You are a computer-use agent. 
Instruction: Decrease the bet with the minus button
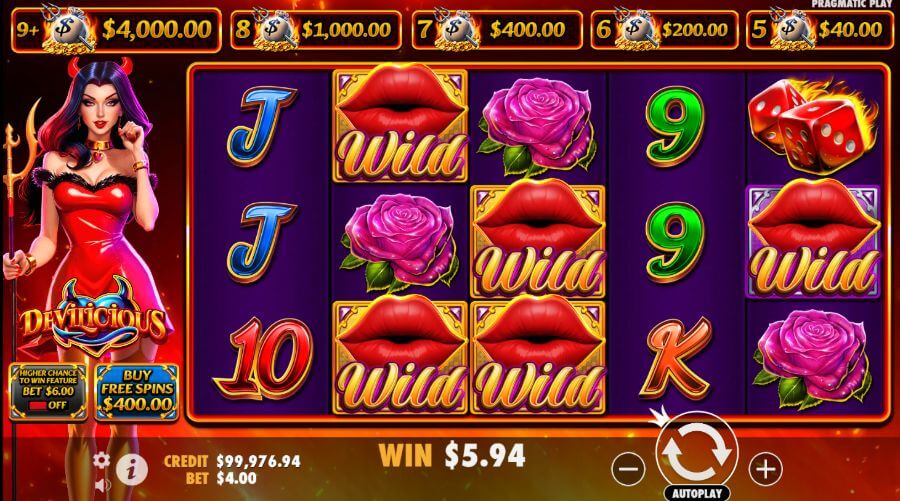click(628, 466)
